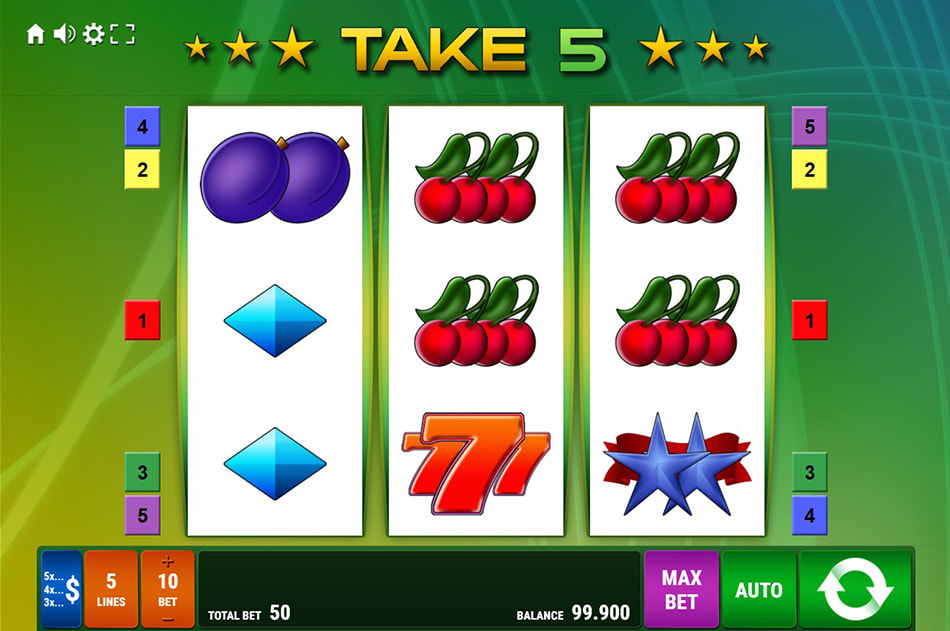Open the gear settings menu
Screen dimensions: 950x631
point(93,35)
